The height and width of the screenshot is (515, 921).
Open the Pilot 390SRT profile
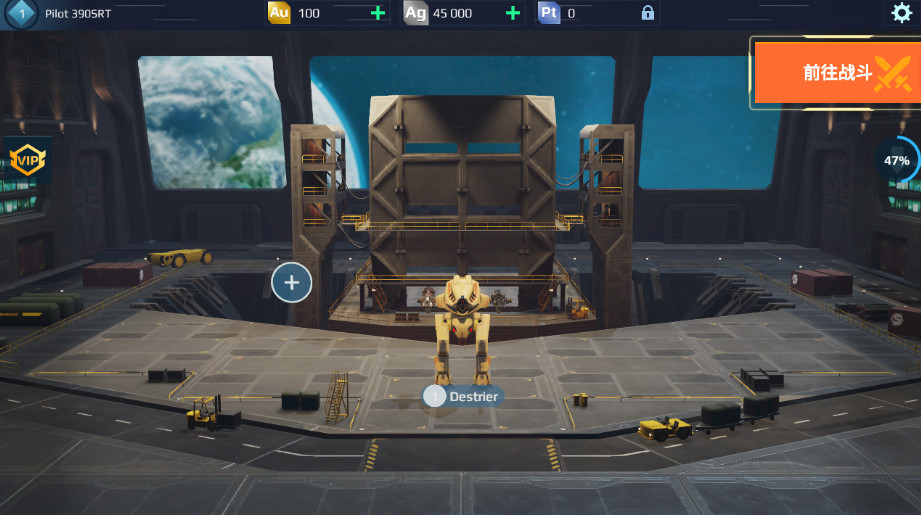[77, 14]
